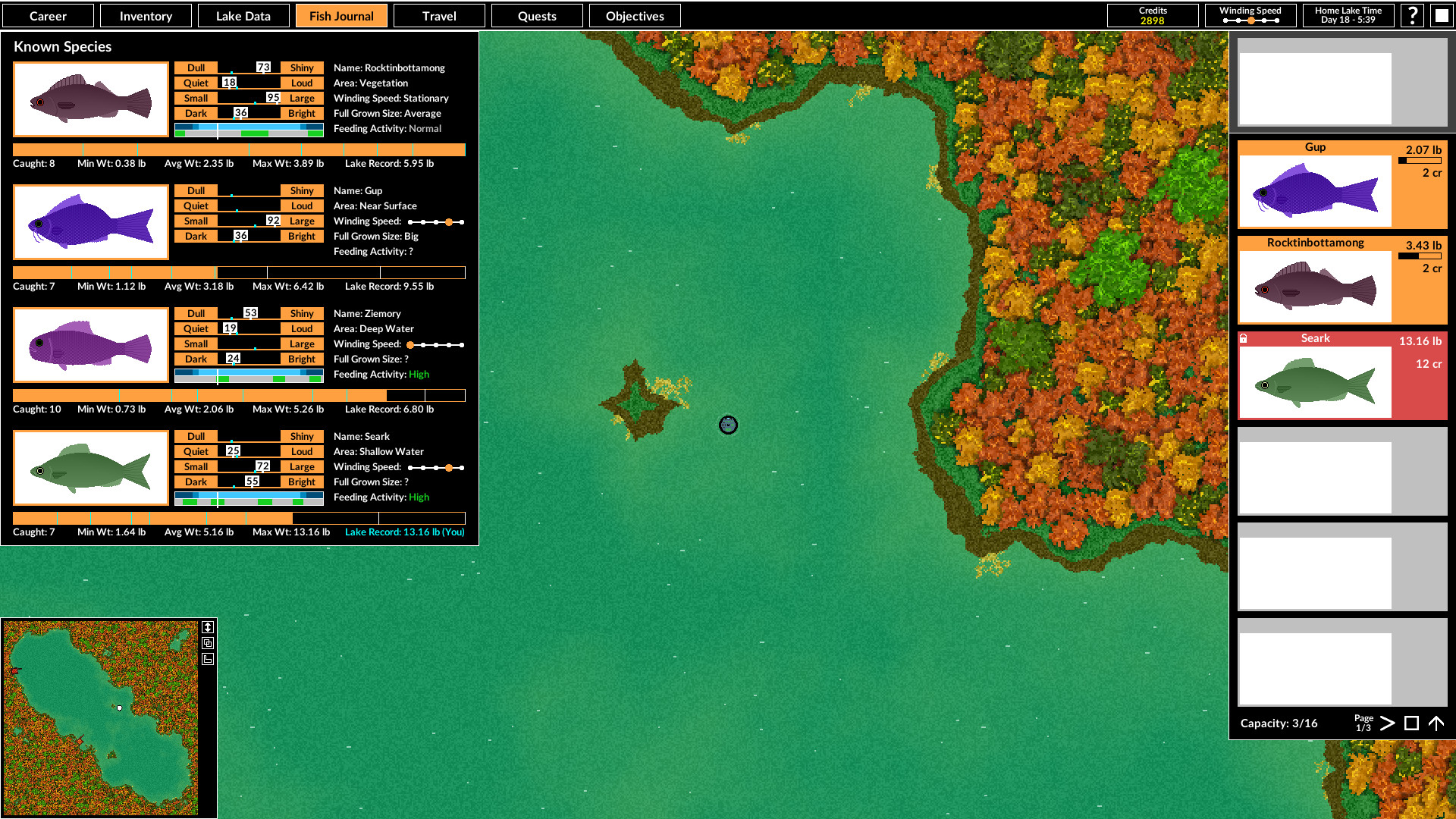Image resolution: width=1456 pixels, height=819 pixels.
Task: Adjust the Winding Speed slider in the top bar
Action: (x=1250, y=21)
